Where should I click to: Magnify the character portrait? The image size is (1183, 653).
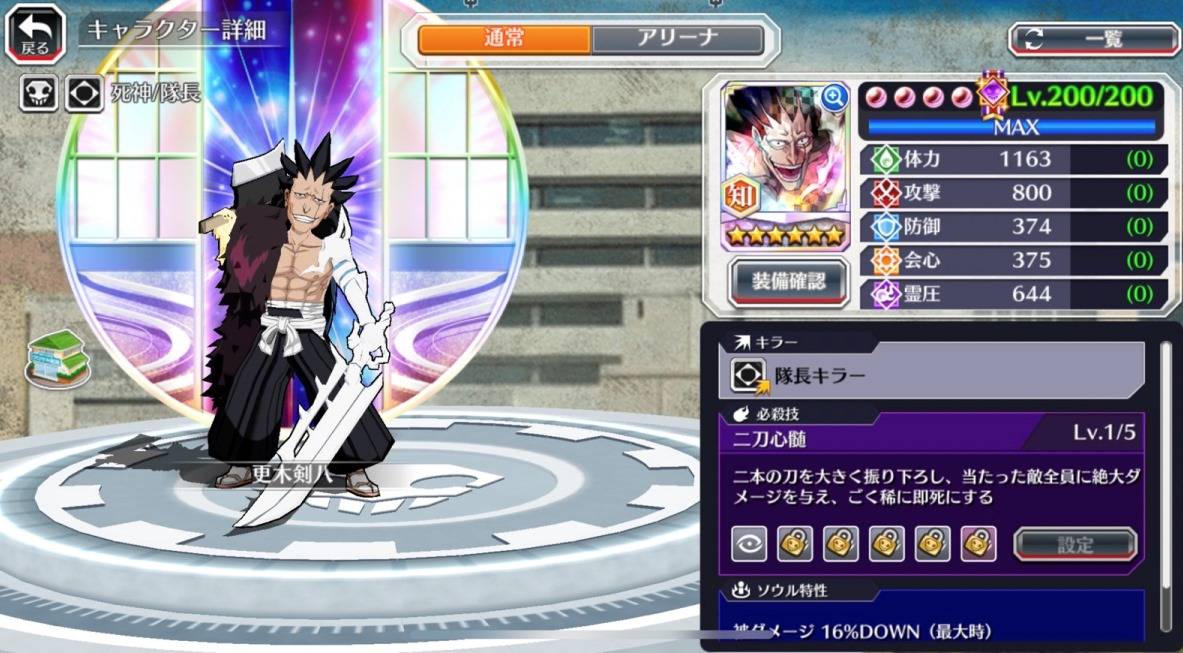coord(834,97)
